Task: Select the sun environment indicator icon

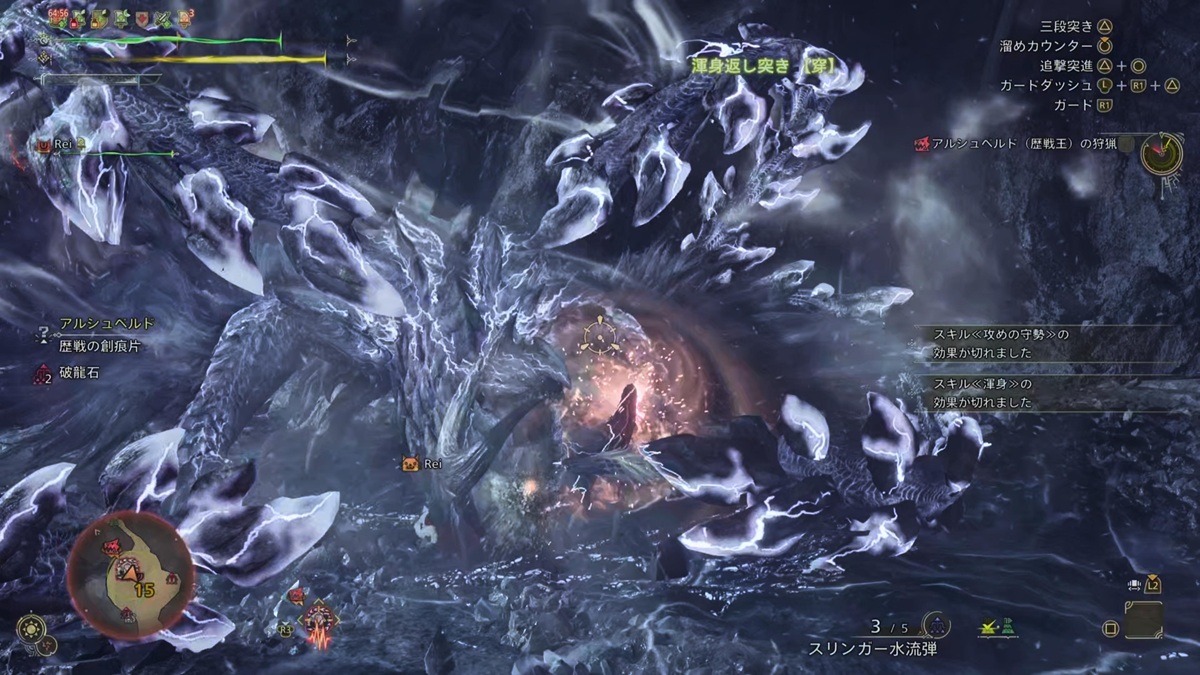Action: coord(31,629)
